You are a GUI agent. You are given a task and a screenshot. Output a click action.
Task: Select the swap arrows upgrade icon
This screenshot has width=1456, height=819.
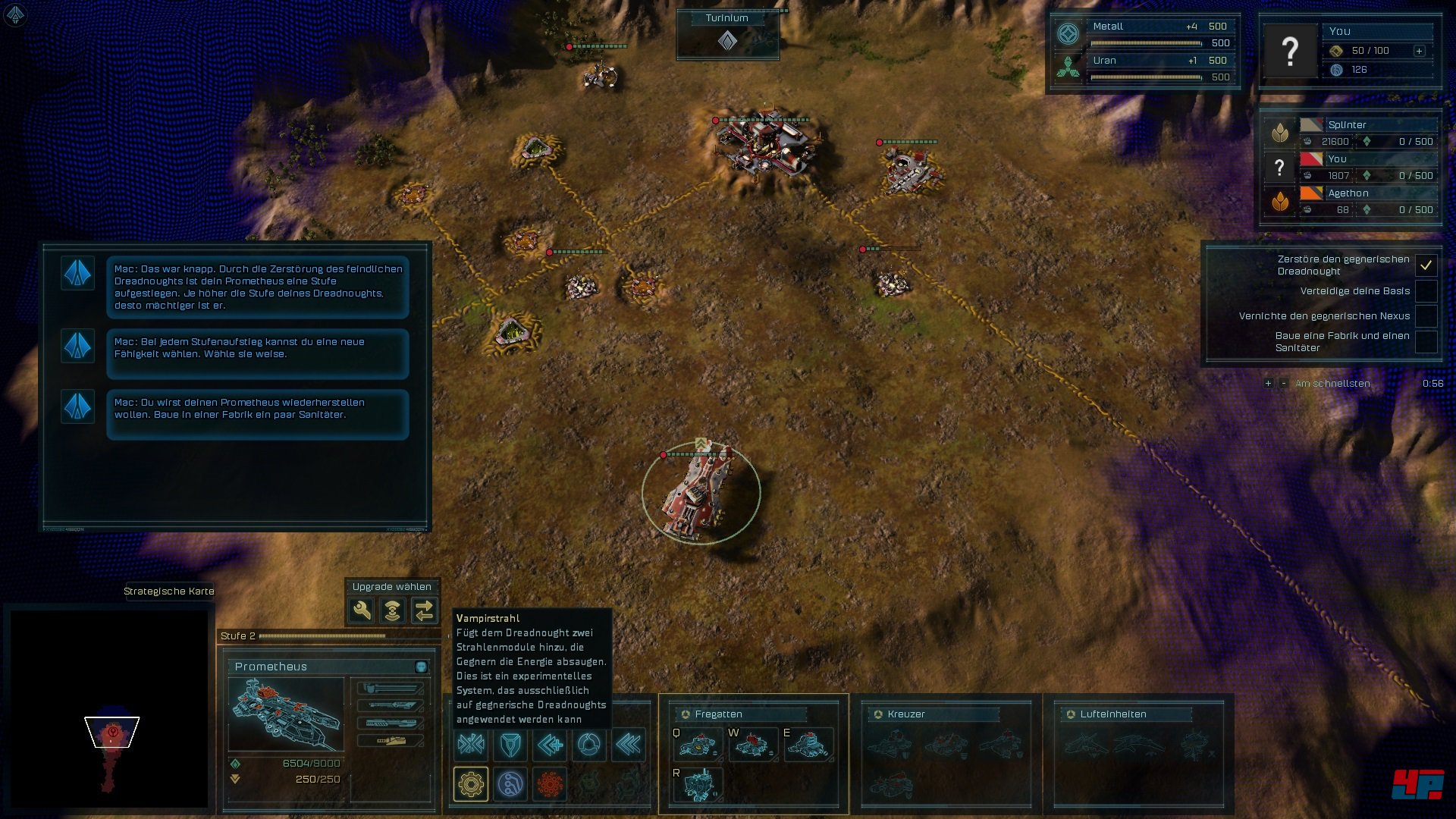424,610
